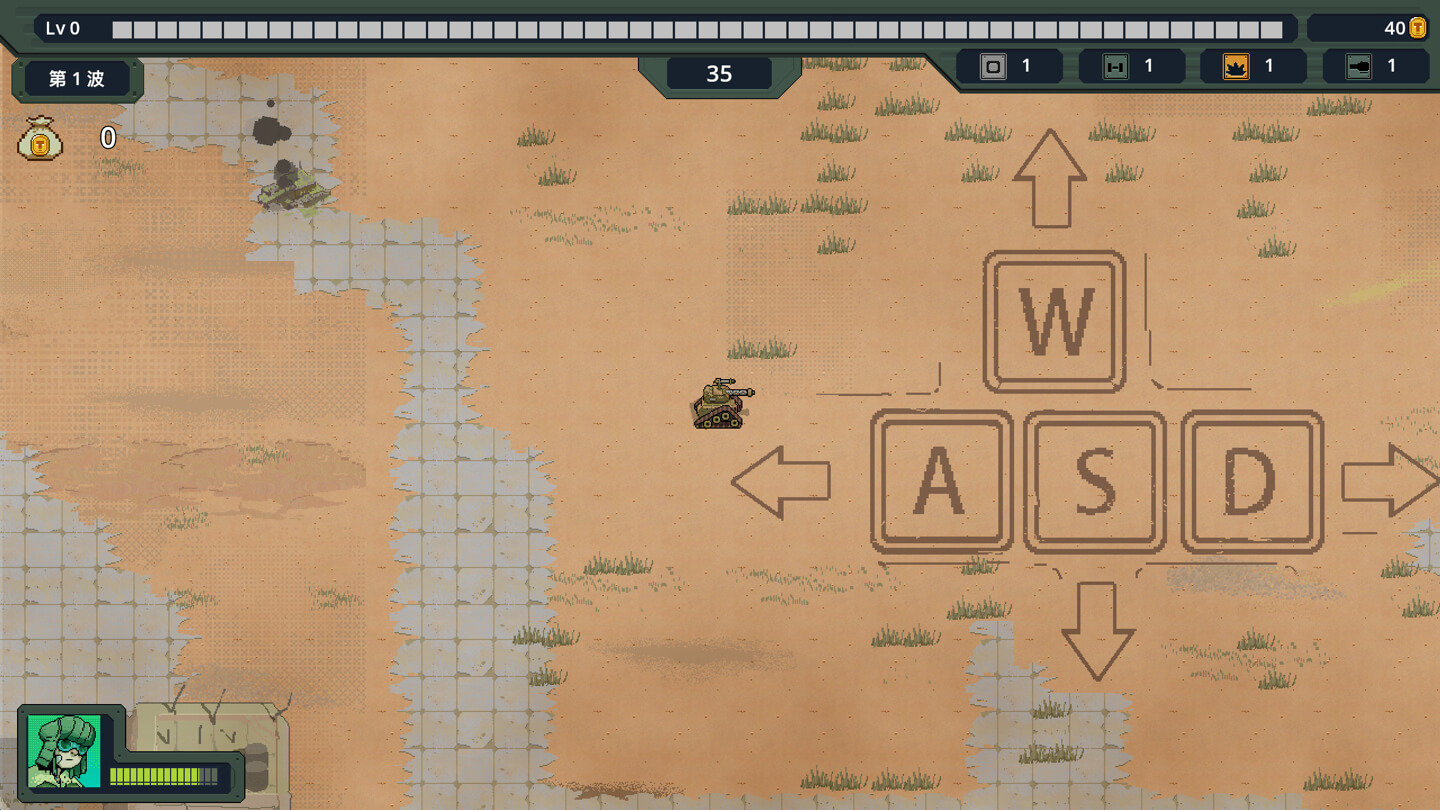Click the gold coin currency icon
The image size is (1440, 810).
click(1418, 28)
